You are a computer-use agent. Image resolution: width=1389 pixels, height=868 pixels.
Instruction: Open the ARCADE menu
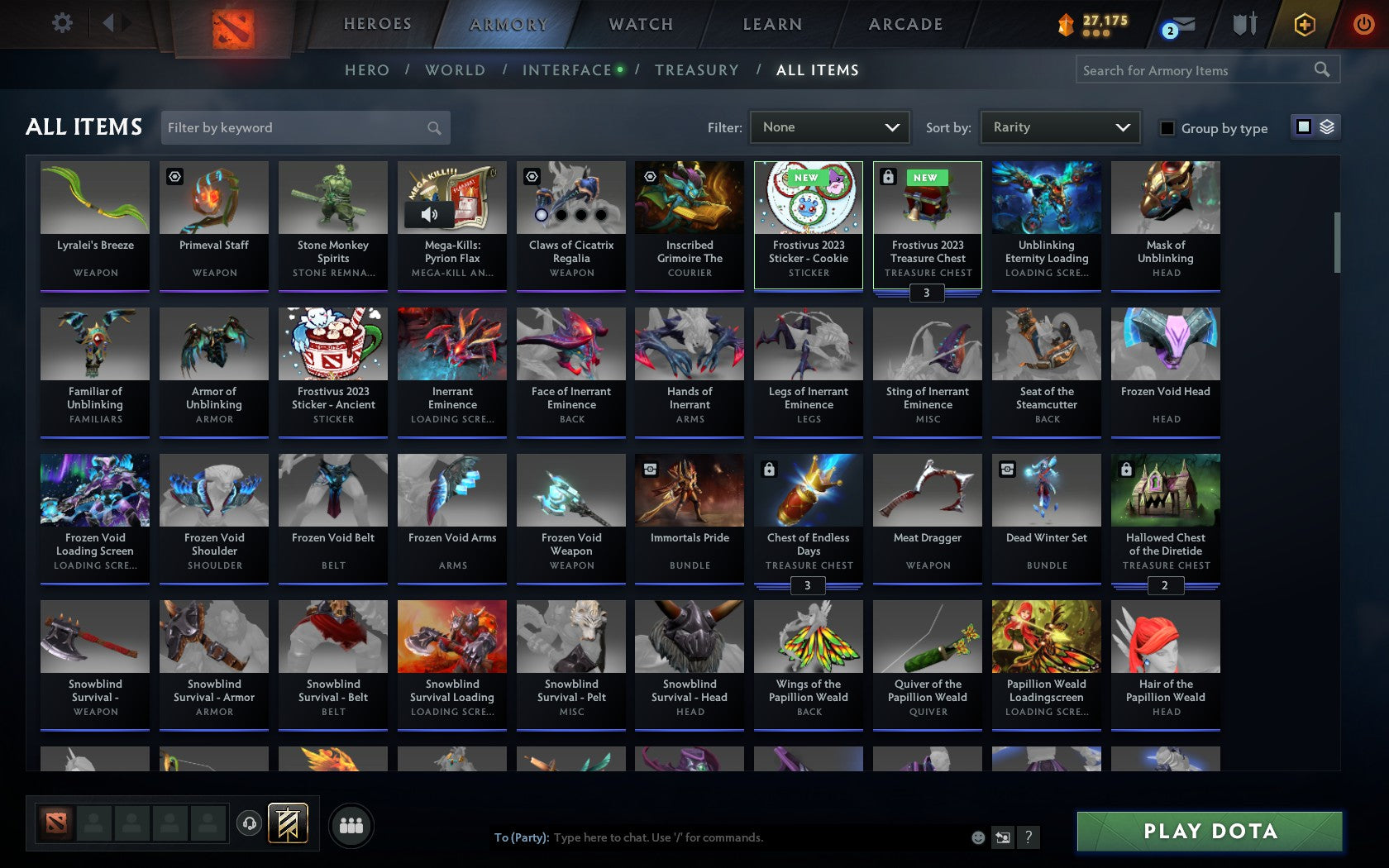(x=905, y=24)
